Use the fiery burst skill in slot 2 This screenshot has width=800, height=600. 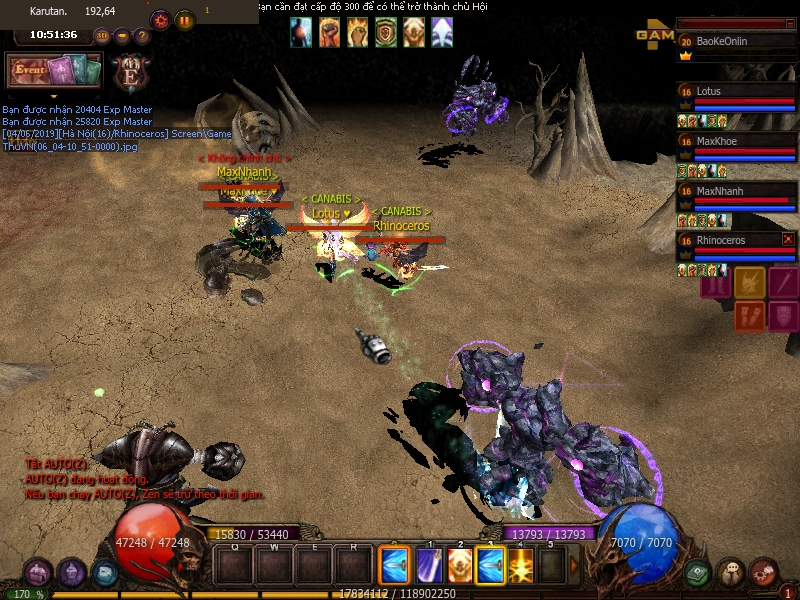pyautogui.click(x=460, y=566)
